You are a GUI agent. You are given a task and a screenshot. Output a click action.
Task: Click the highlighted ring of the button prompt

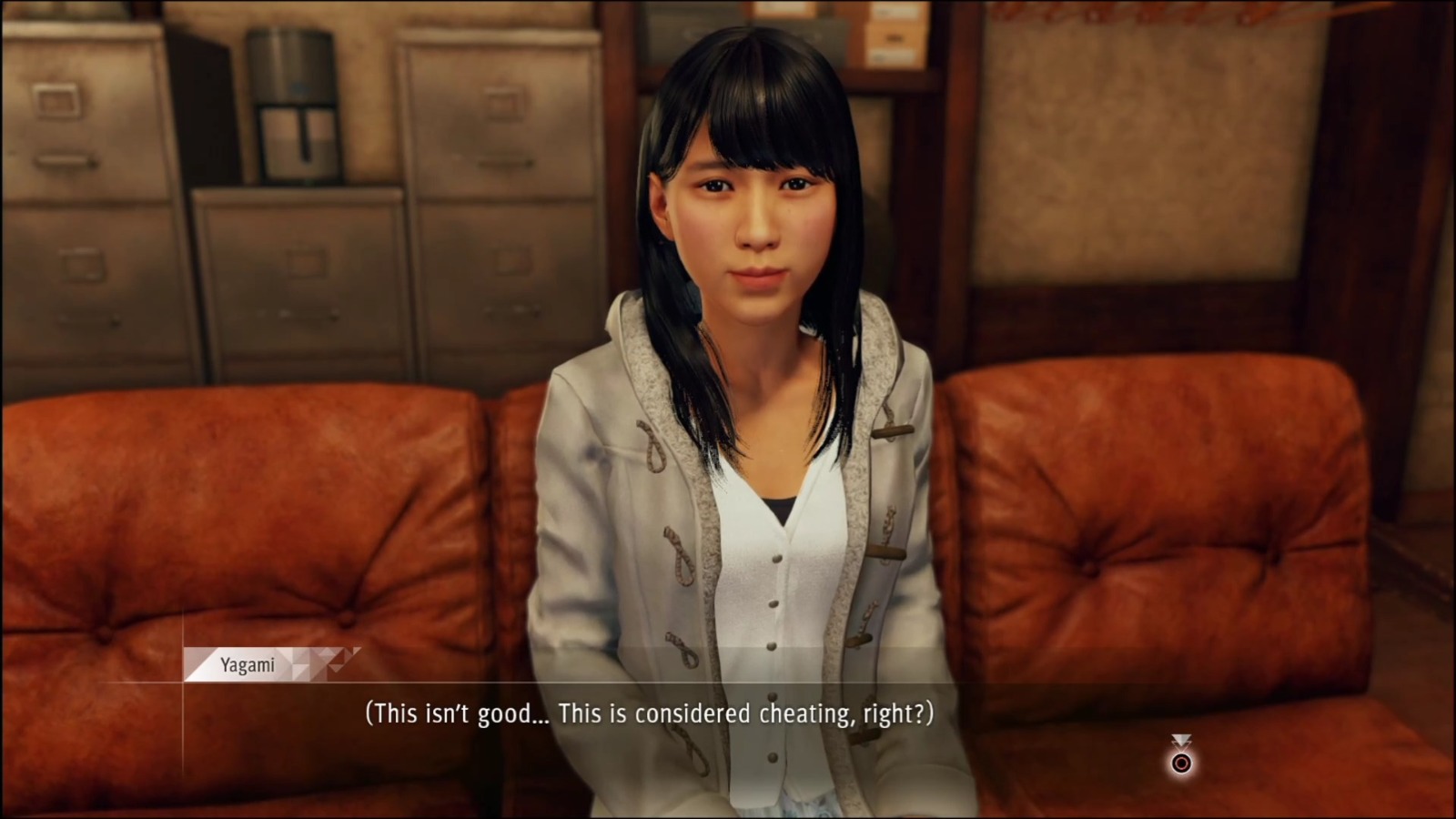1181,763
